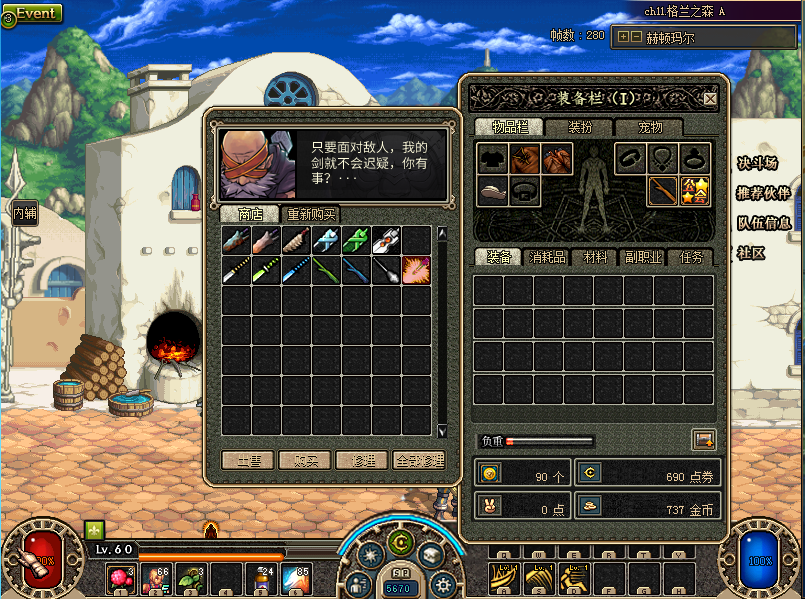Image resolution: width=805 pixels, height=599 pixels.
Task: Choose the 修理 repair button
Action: pos(361,461)
